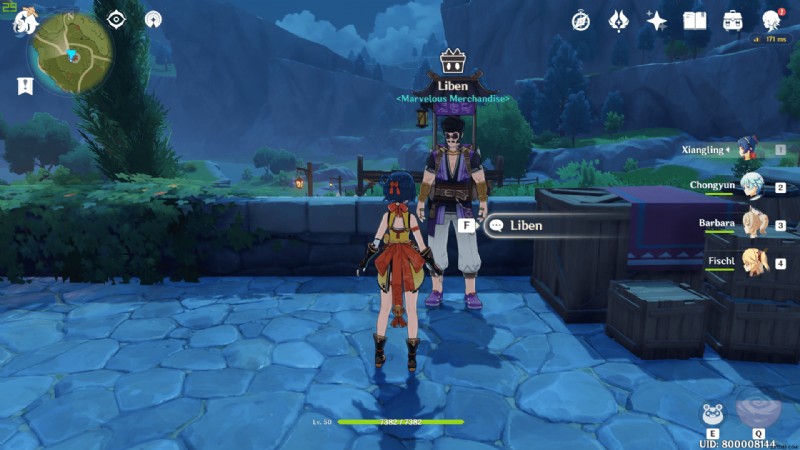Screen dimensions: 800x450
Task: Open the character profile head icon
Action: [x=771, y=21]
